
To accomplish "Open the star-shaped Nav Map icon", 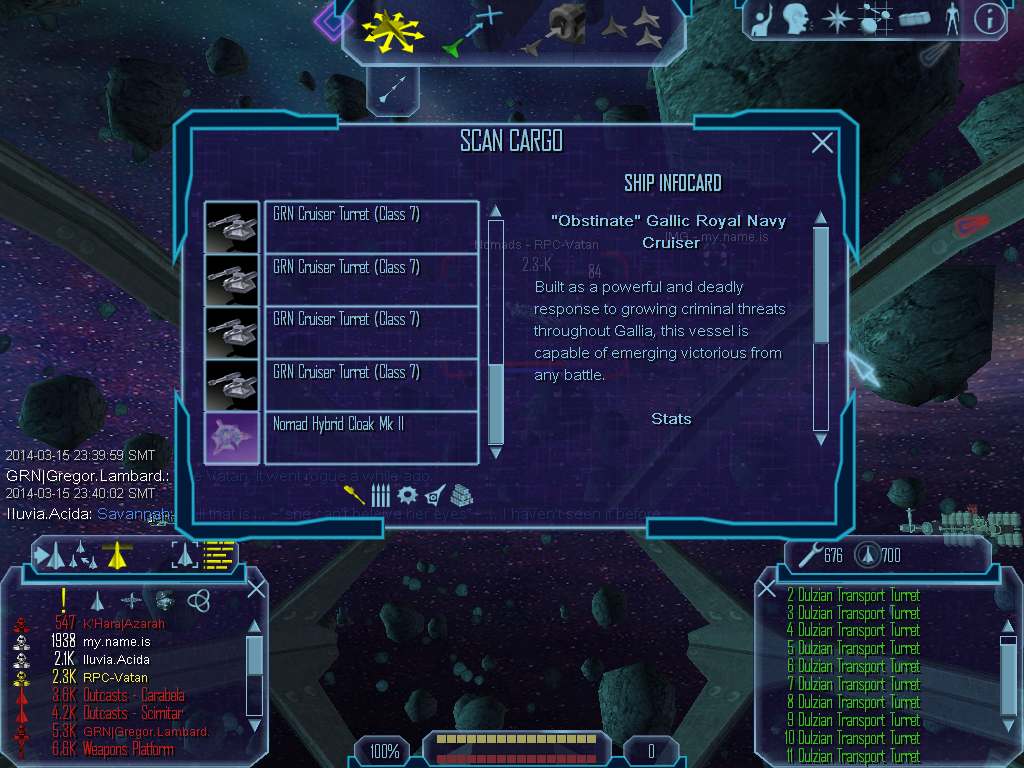I will [834, 18].
